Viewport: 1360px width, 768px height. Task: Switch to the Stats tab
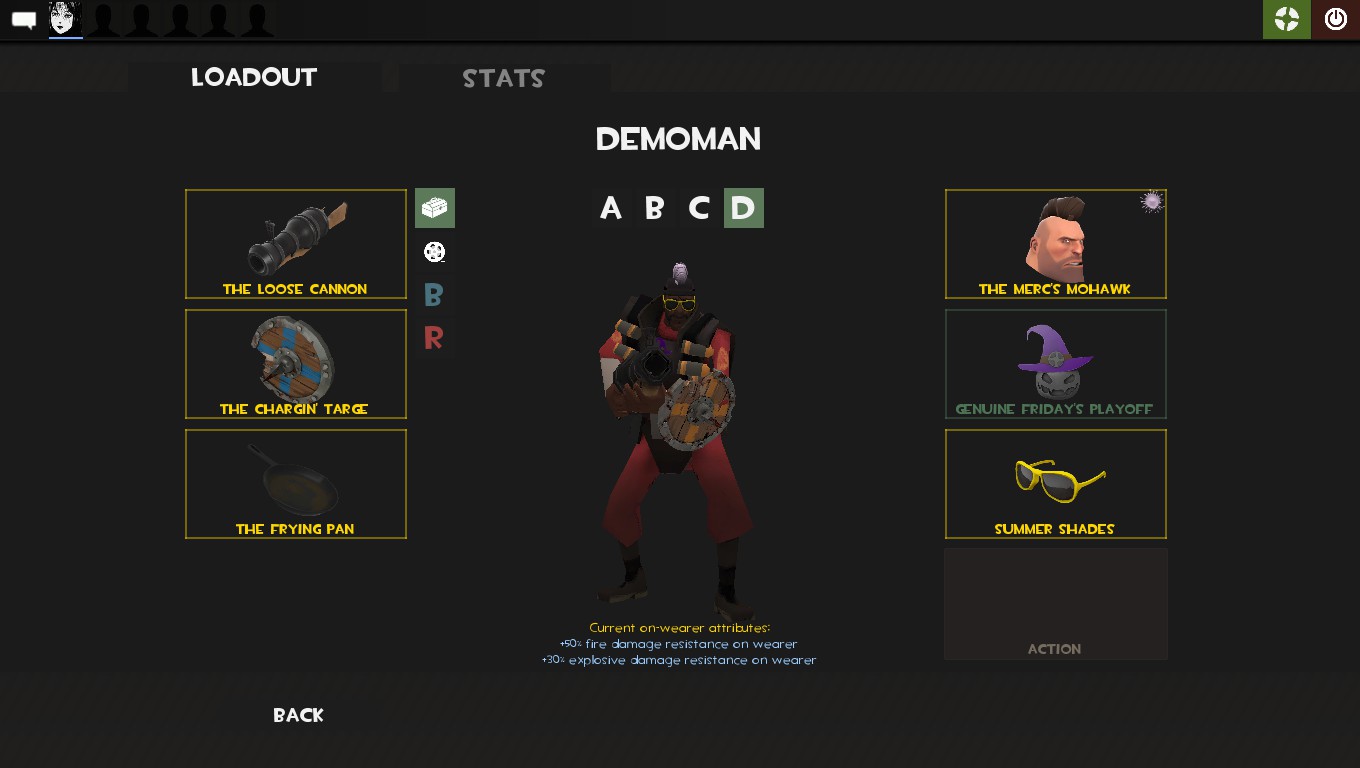(503, 79)
